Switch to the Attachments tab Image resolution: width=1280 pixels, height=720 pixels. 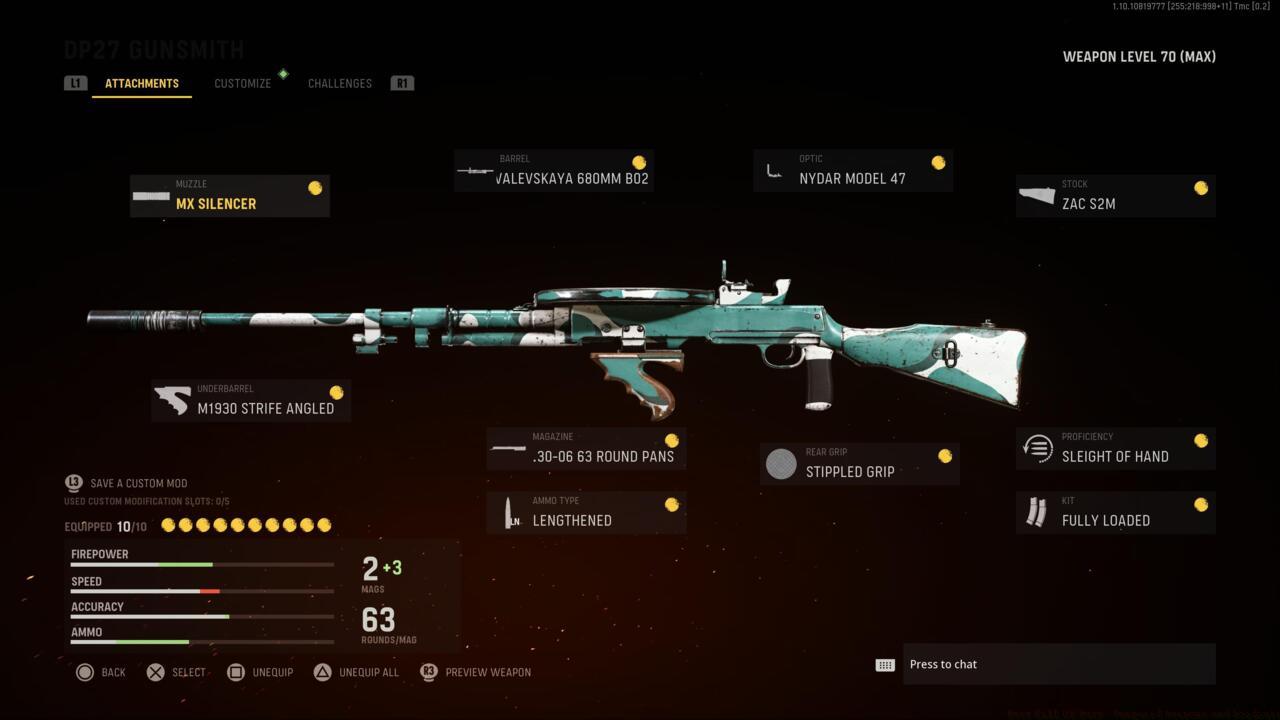(142, 83)
